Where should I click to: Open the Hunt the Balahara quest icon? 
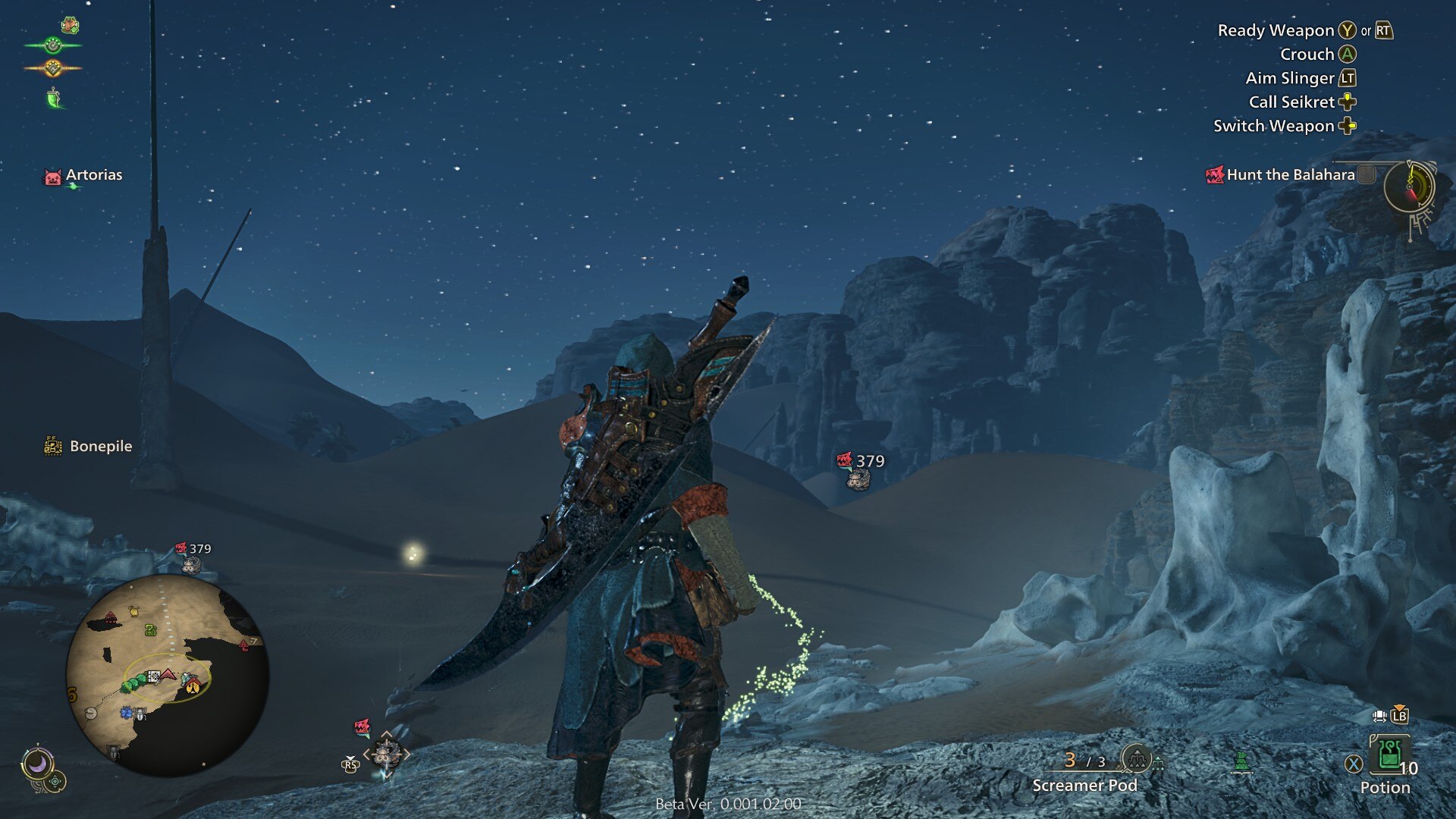pos(1217,174)
